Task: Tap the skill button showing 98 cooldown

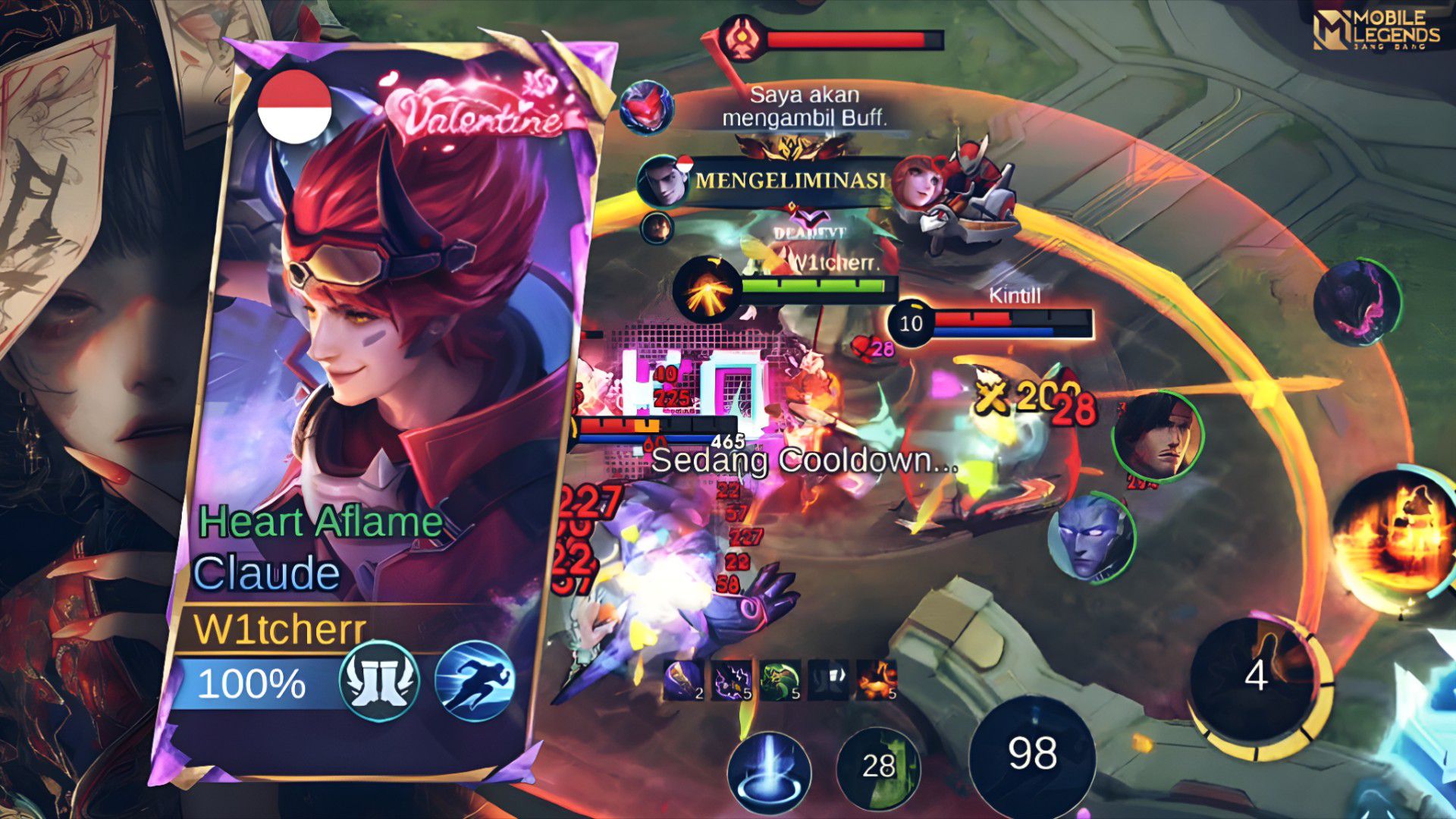Action: click(x=1032, y=755)
